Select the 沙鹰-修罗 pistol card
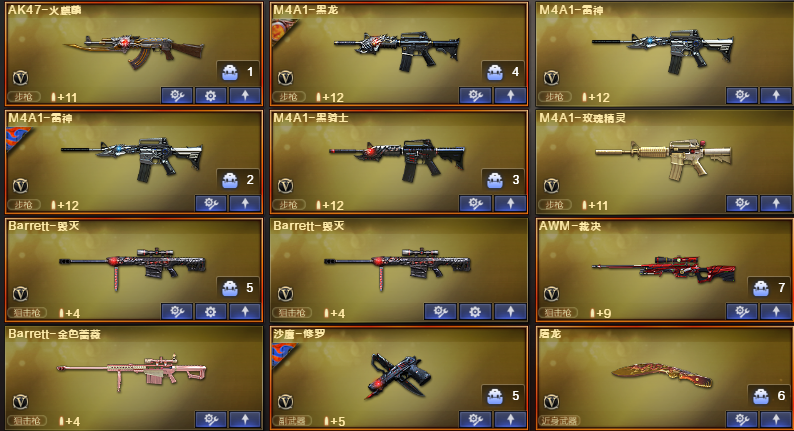This screenshot has height=431, width=794. point(390,372)
